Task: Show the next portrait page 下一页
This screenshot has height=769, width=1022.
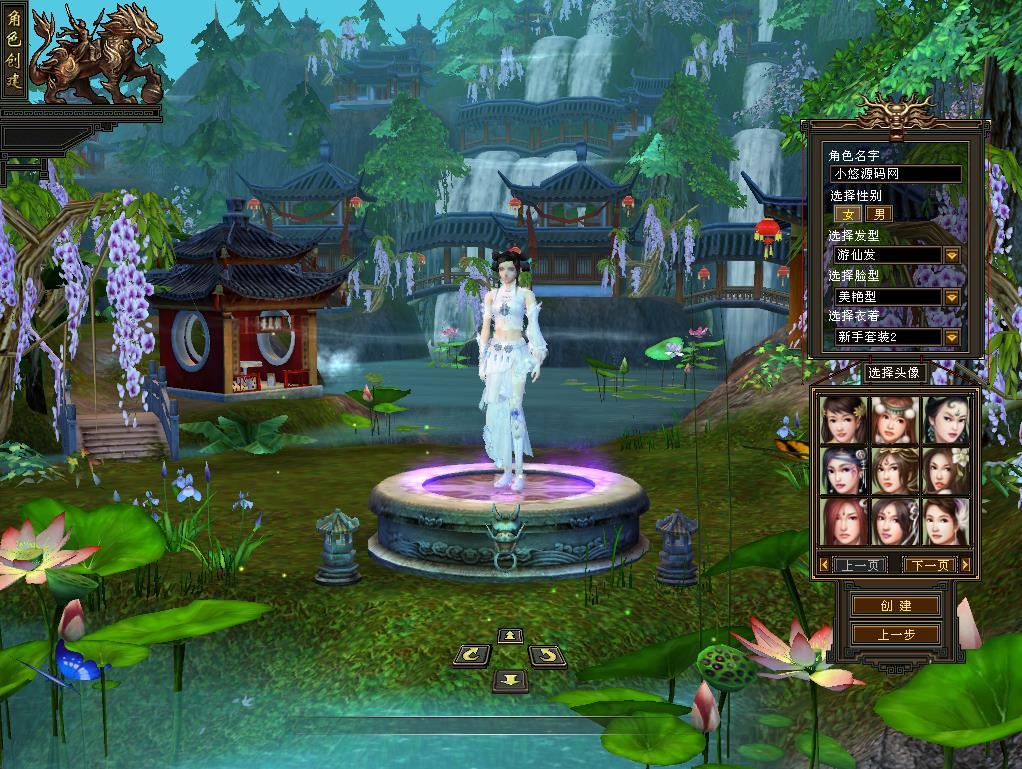Action: coord(930,565)
